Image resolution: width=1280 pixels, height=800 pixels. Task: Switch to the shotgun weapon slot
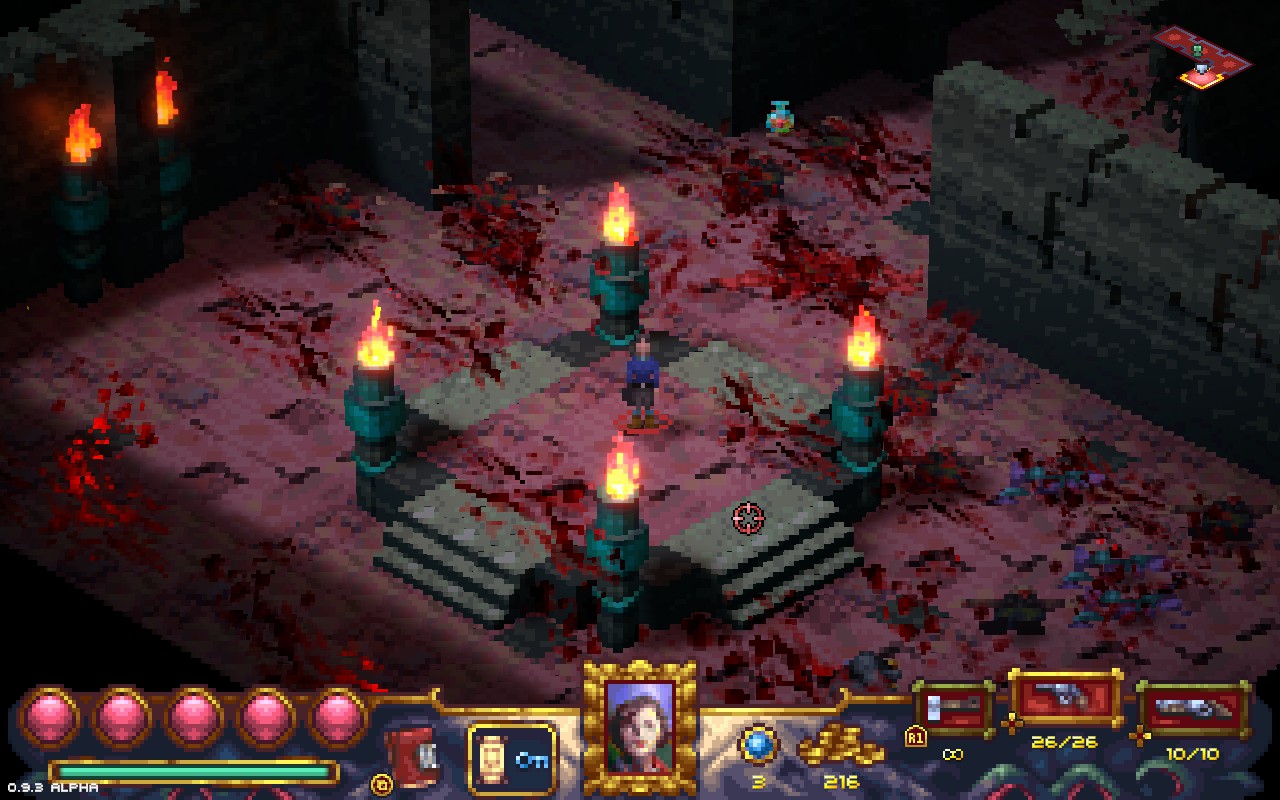tap(1192, 711)
